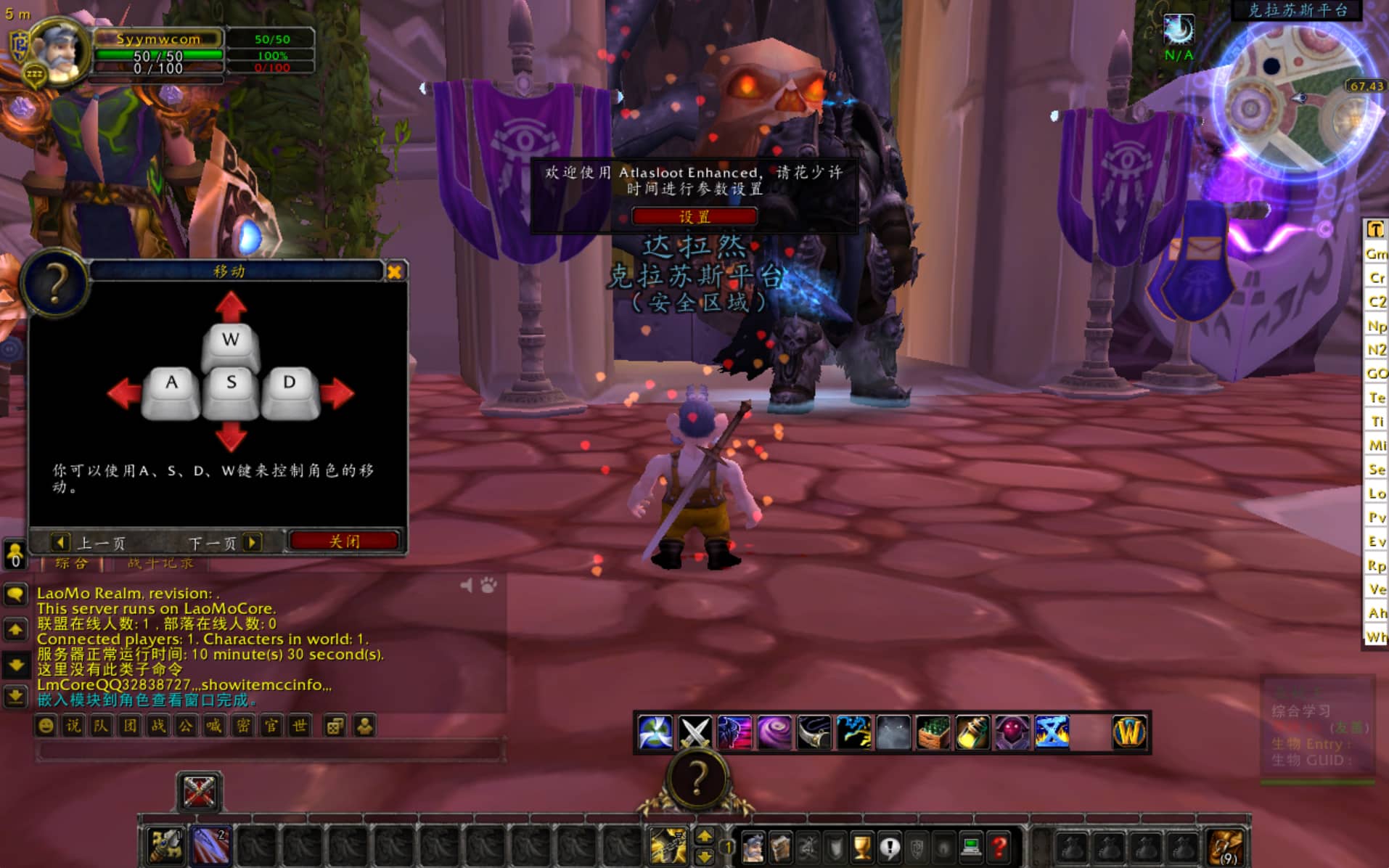Viewport: 1389px width, 868px height.
Task: Open the Gm entry in side panel
Action: coord(1376,254)
